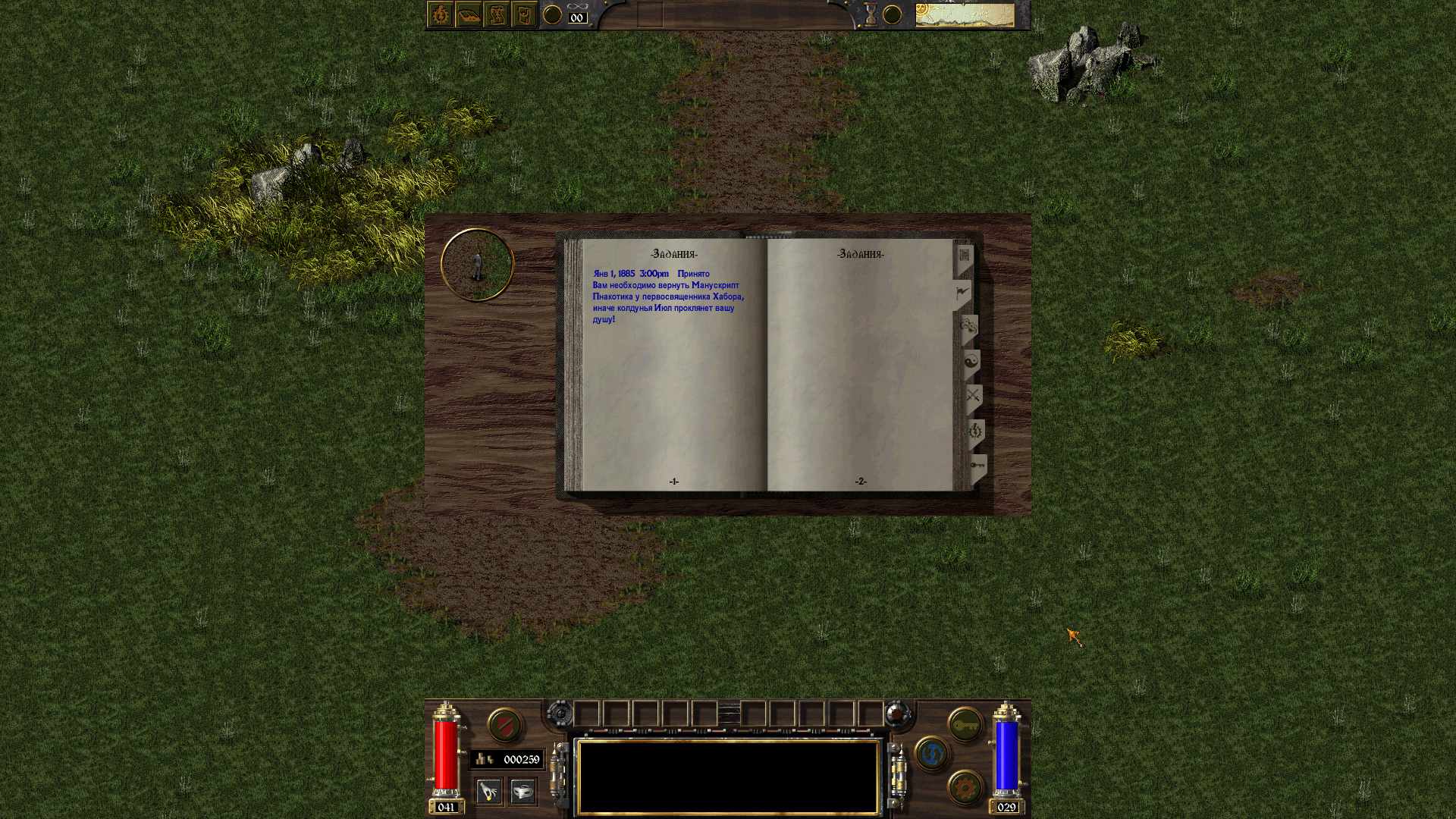Toggle combat mode with the shield emblem
This screenshot has height=819, width=1456.
[505, 726]
